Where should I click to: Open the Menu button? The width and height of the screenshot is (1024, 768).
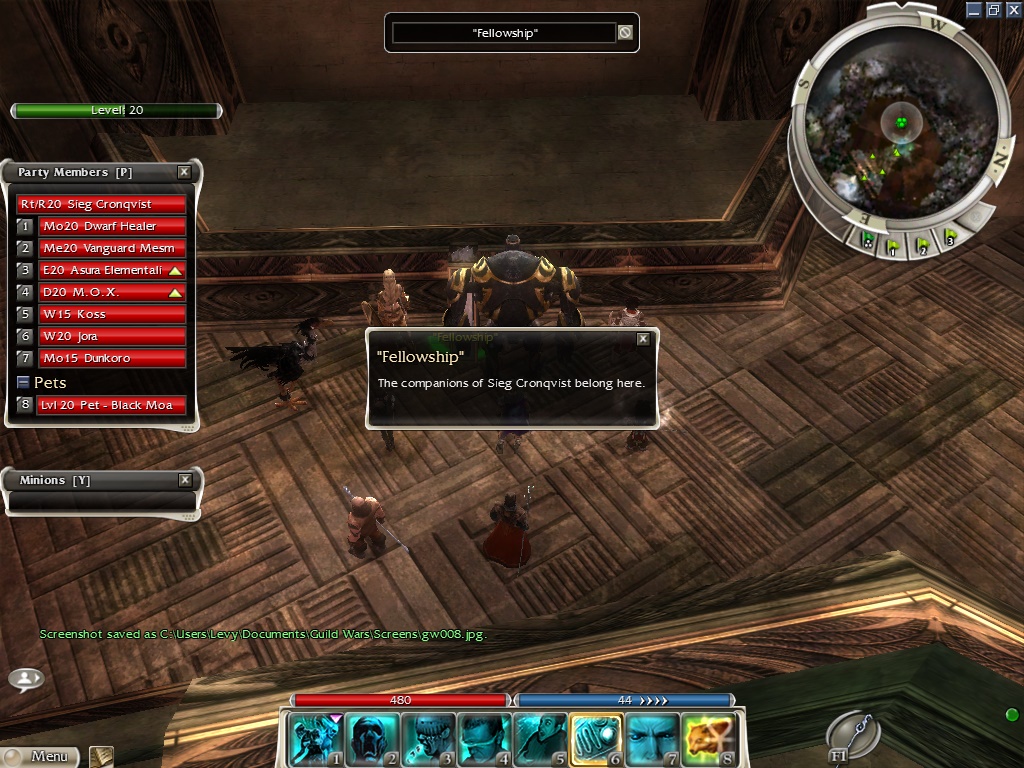[x=40, y=756]
